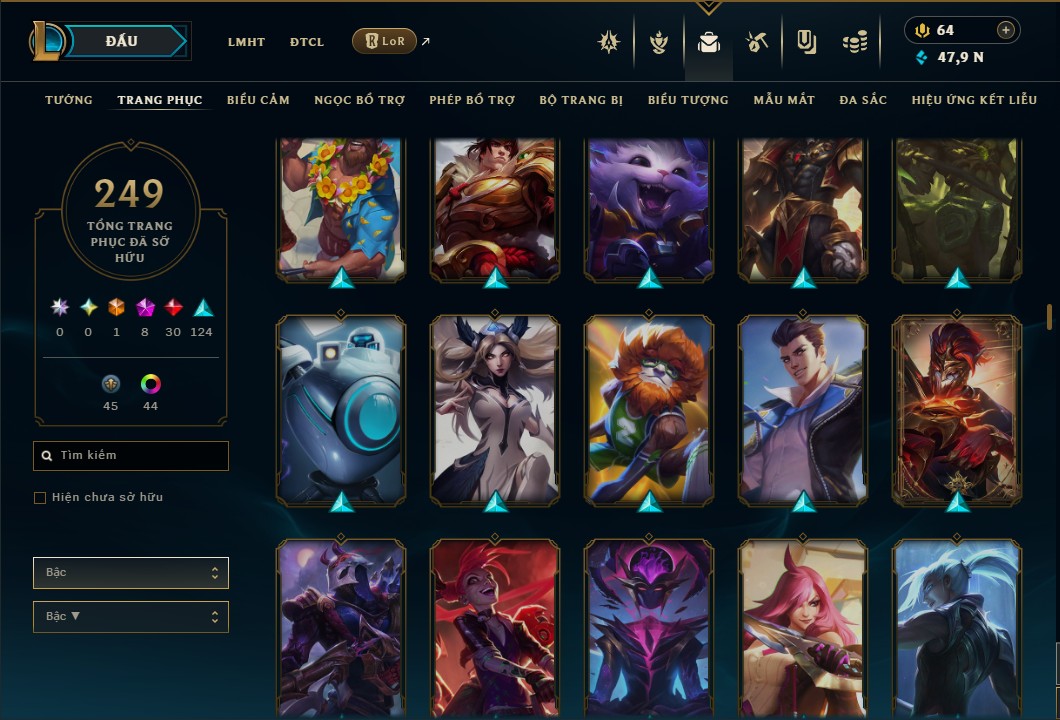Toggle the Hiện chưa sở hữu checkbox

pyautogui.click(x=40, y=498)
